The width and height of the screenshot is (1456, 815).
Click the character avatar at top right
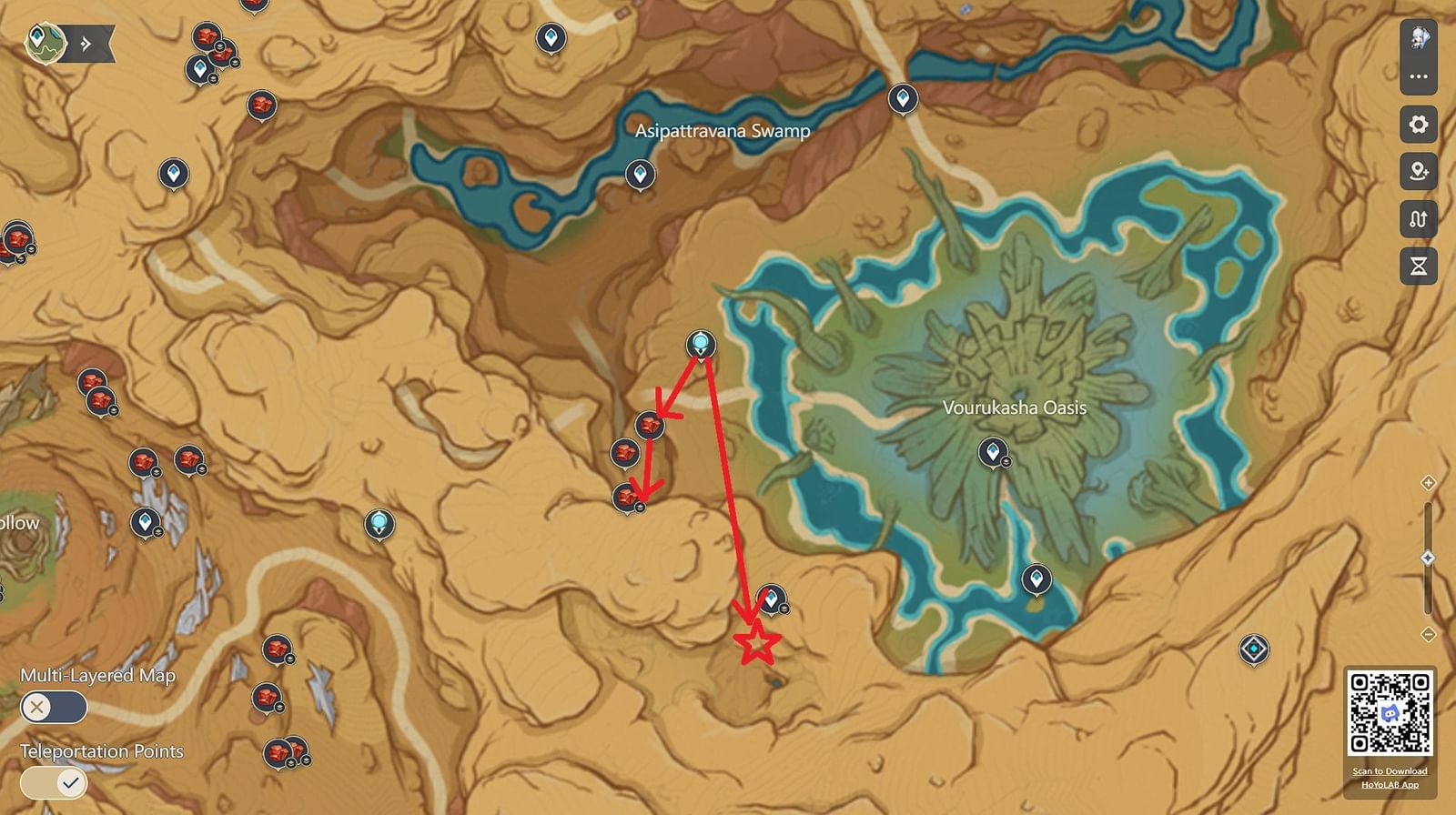[1417, 36]
